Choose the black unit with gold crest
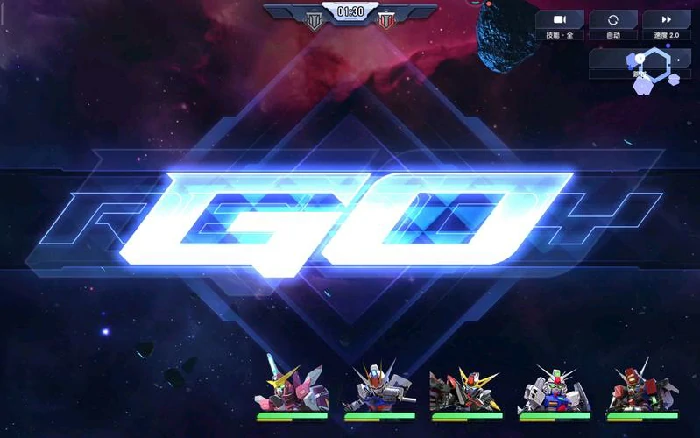Image resolution: width=700 pixels, height=438 pixels. tap(465, 387)
